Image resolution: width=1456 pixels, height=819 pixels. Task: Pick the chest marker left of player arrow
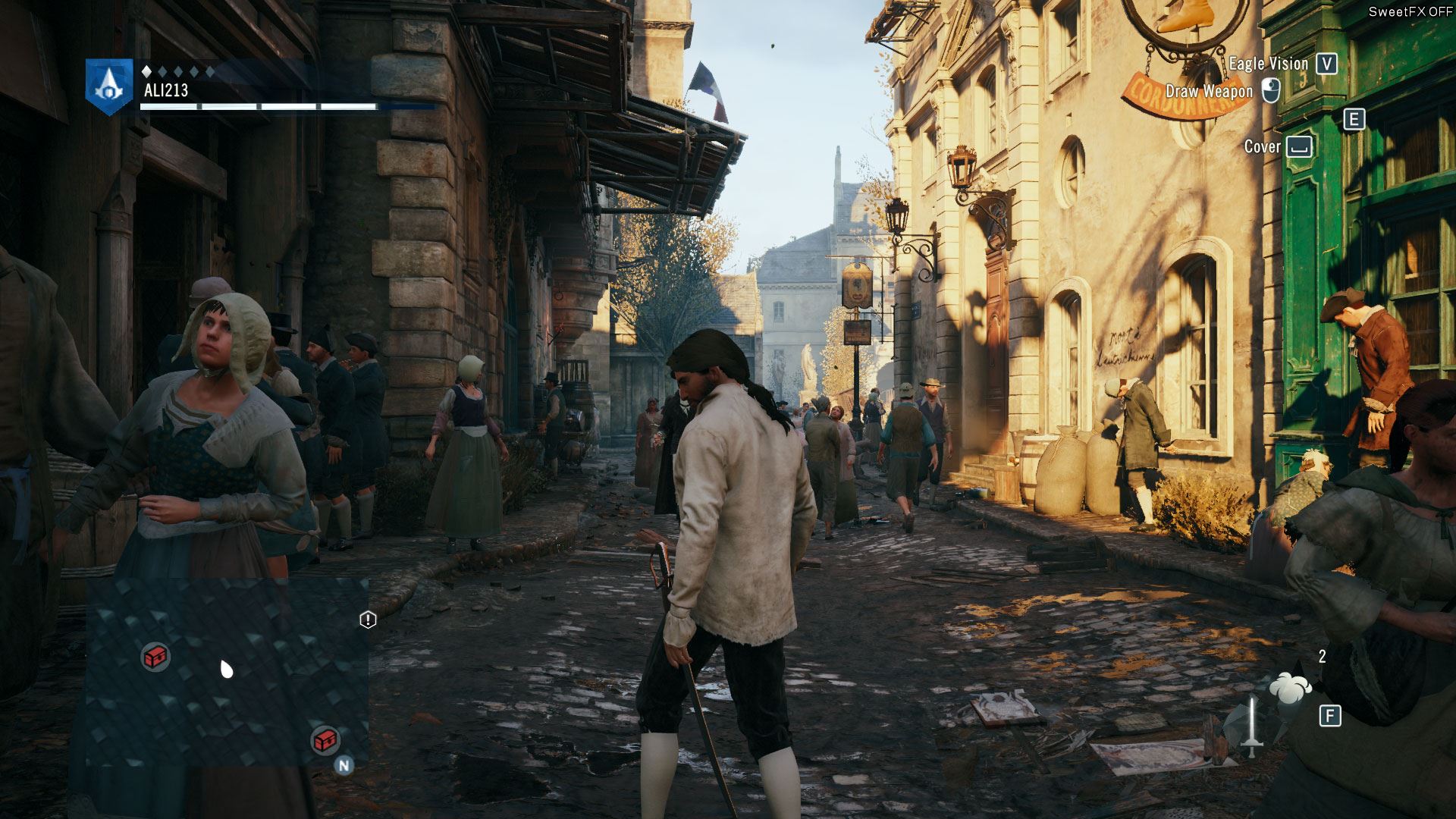(x=155, y=657)
